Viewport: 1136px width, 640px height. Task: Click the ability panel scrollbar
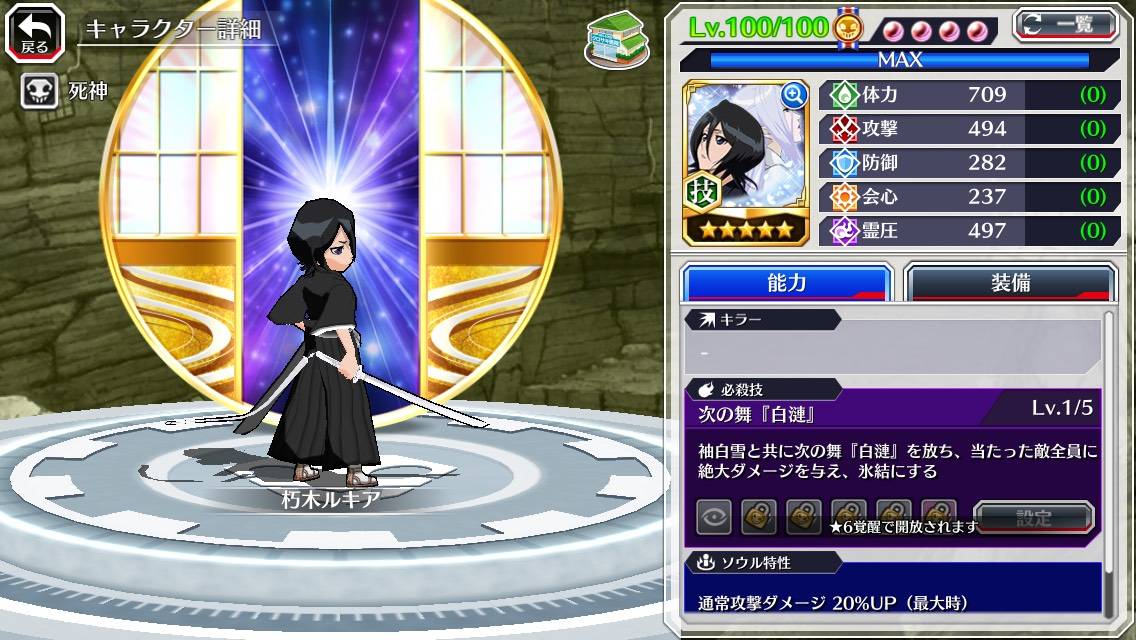pyautogui.click(x=1108, y=460)
